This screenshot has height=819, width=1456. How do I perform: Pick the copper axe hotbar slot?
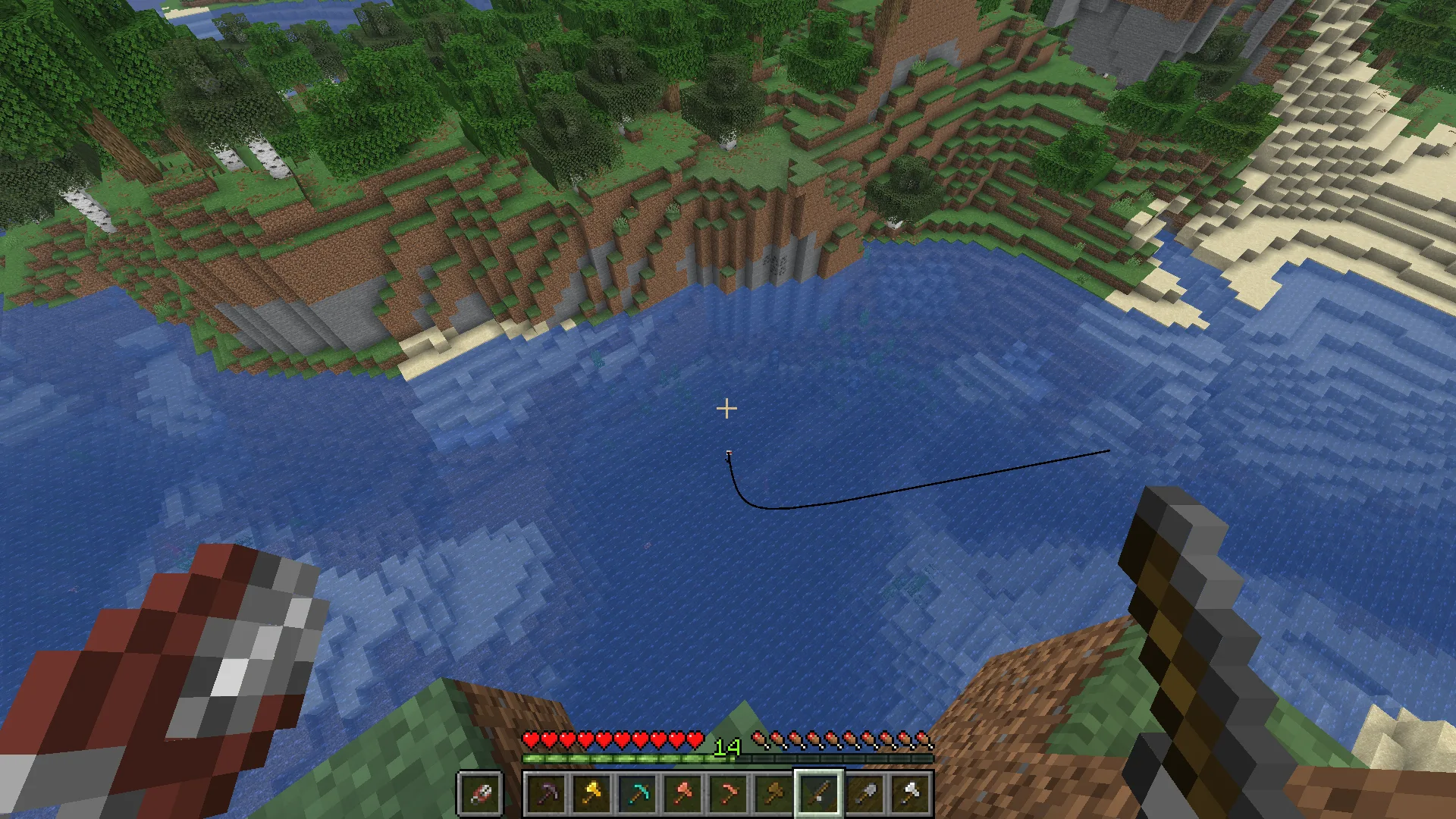pyautogui.click(x=682, y=794)
